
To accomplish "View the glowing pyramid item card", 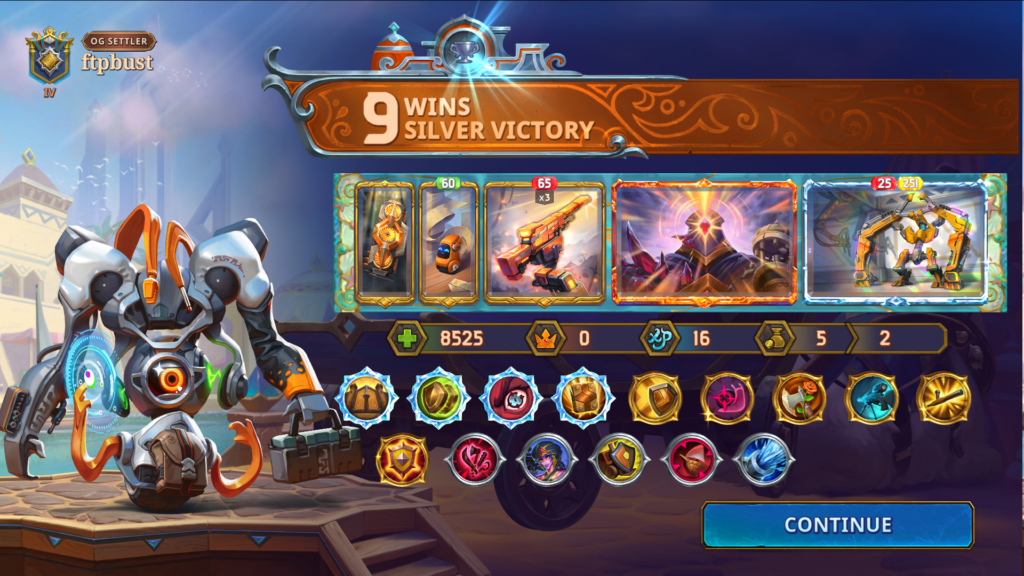I will point(704,243).
